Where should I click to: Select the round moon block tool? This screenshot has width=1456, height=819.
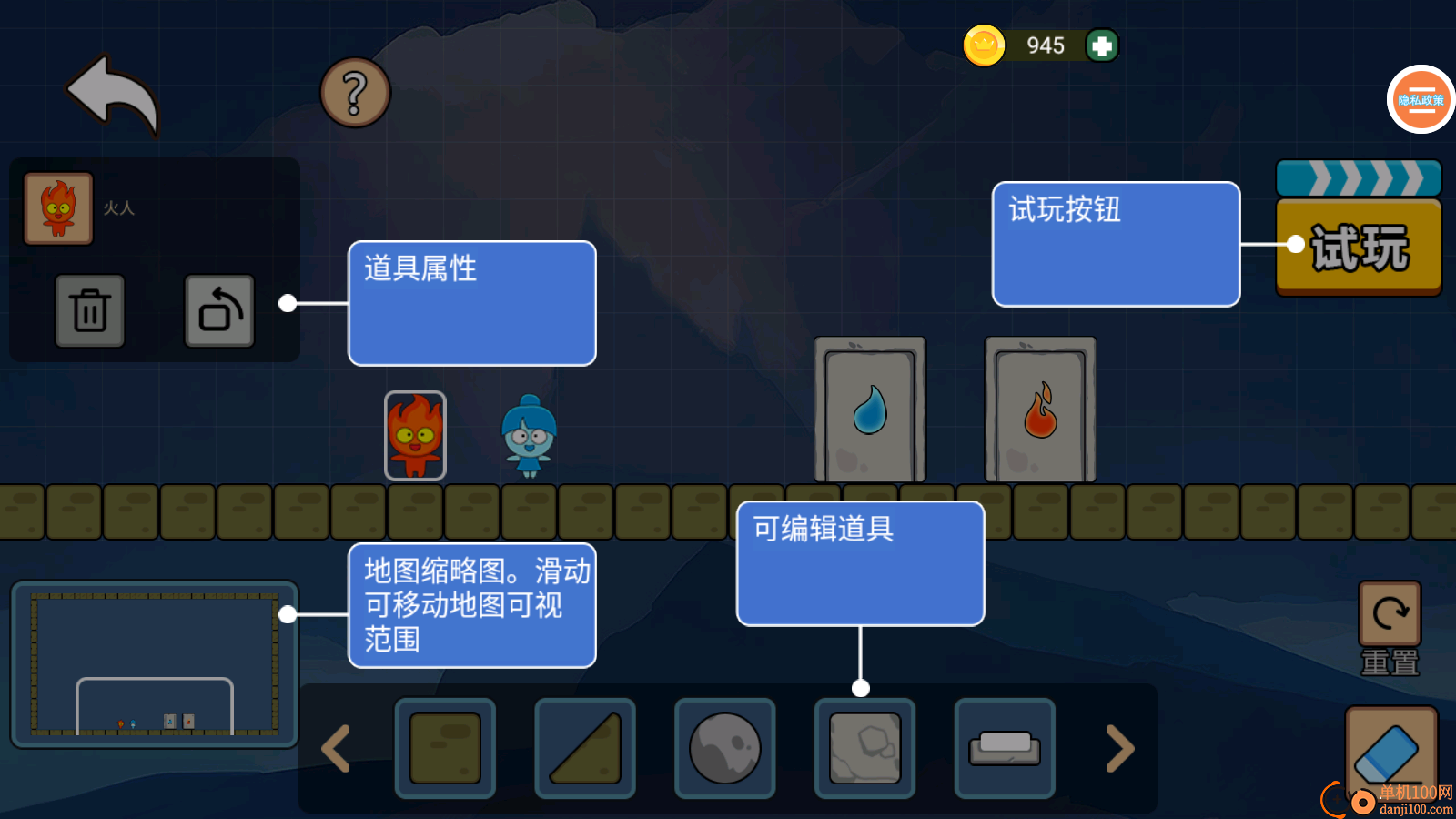pos(724,748)
